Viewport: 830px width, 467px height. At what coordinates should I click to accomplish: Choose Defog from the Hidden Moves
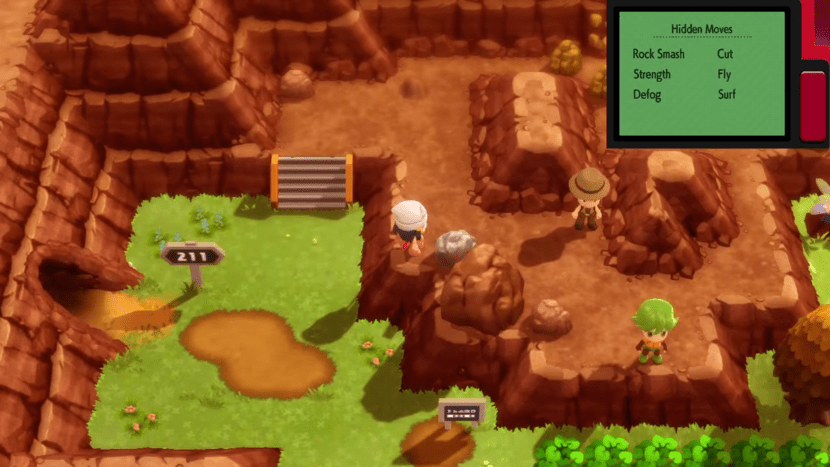pyautogui.click(x=647, y=95)
